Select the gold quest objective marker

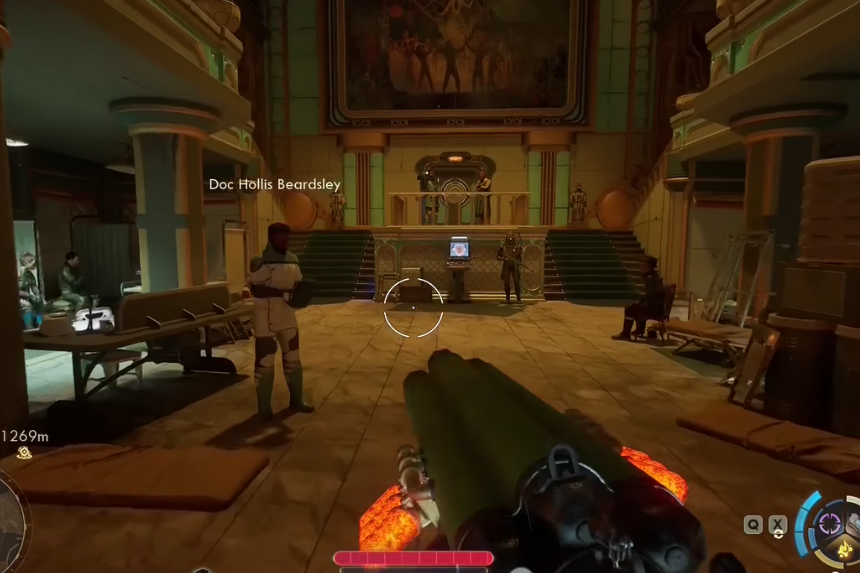(23, 453)
